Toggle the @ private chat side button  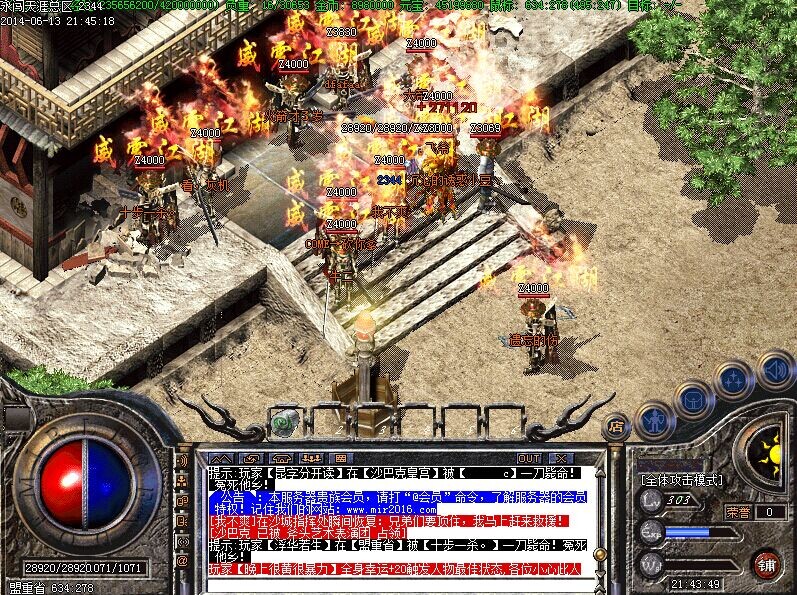182,561
